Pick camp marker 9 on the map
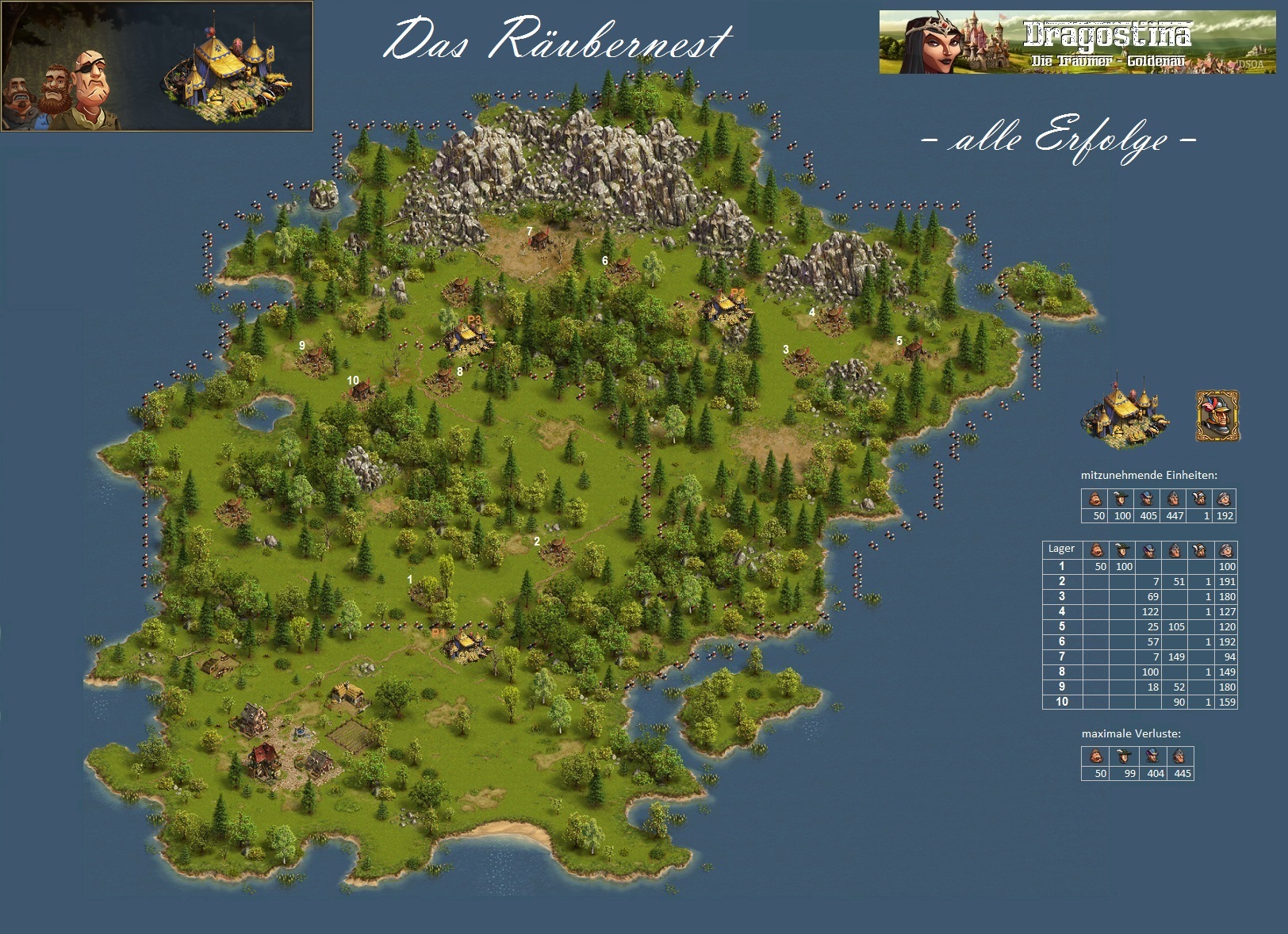 click(x=302, y=346)
